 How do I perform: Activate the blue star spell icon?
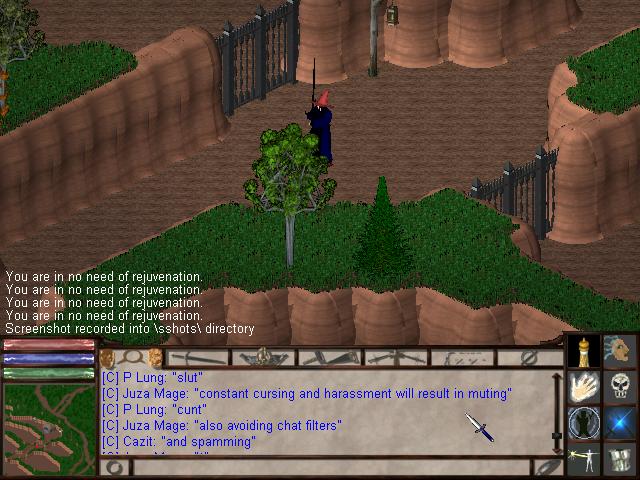621,422
